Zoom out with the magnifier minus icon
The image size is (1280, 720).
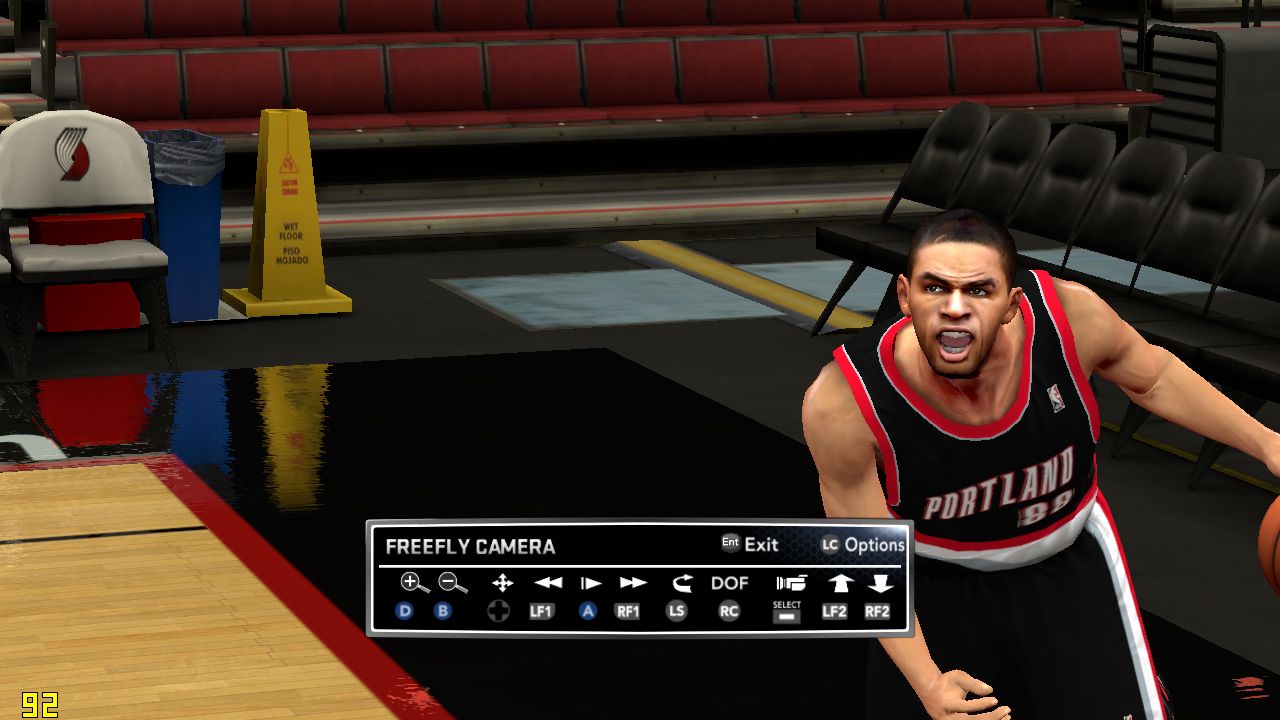pos(452,582)
